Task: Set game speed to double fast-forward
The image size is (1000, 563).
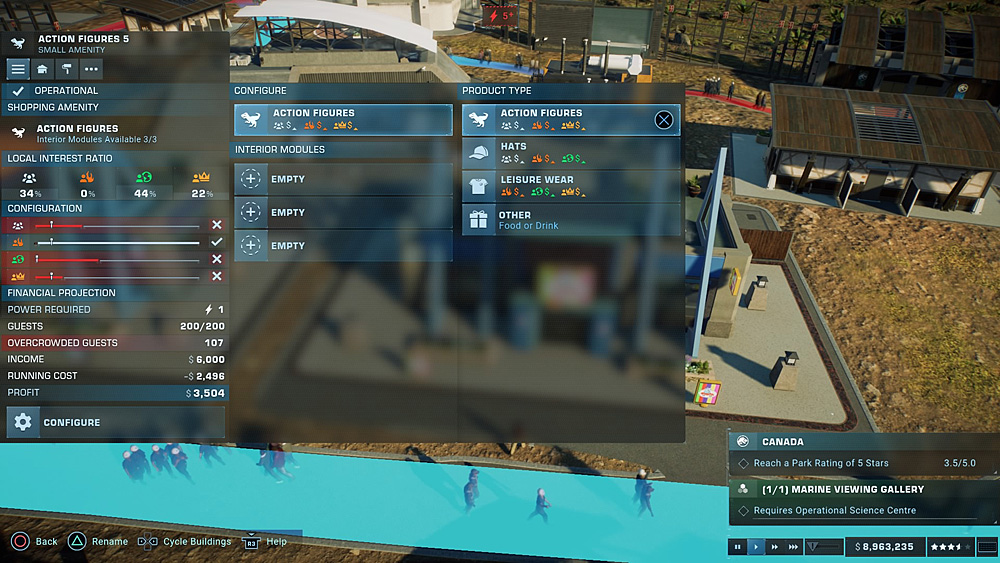Action: pyautogui.click(x=775, y=547)
